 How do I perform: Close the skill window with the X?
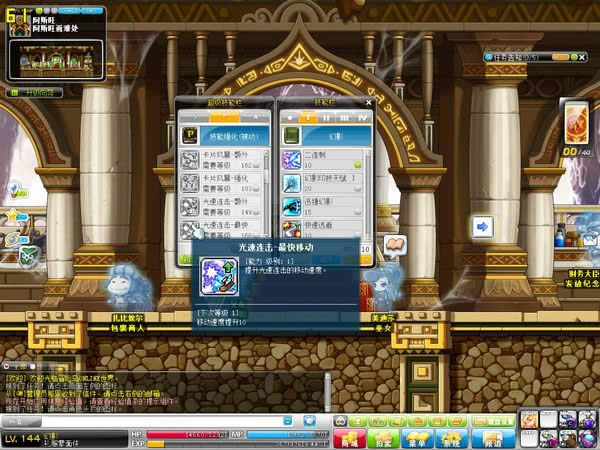coord(366,100)
